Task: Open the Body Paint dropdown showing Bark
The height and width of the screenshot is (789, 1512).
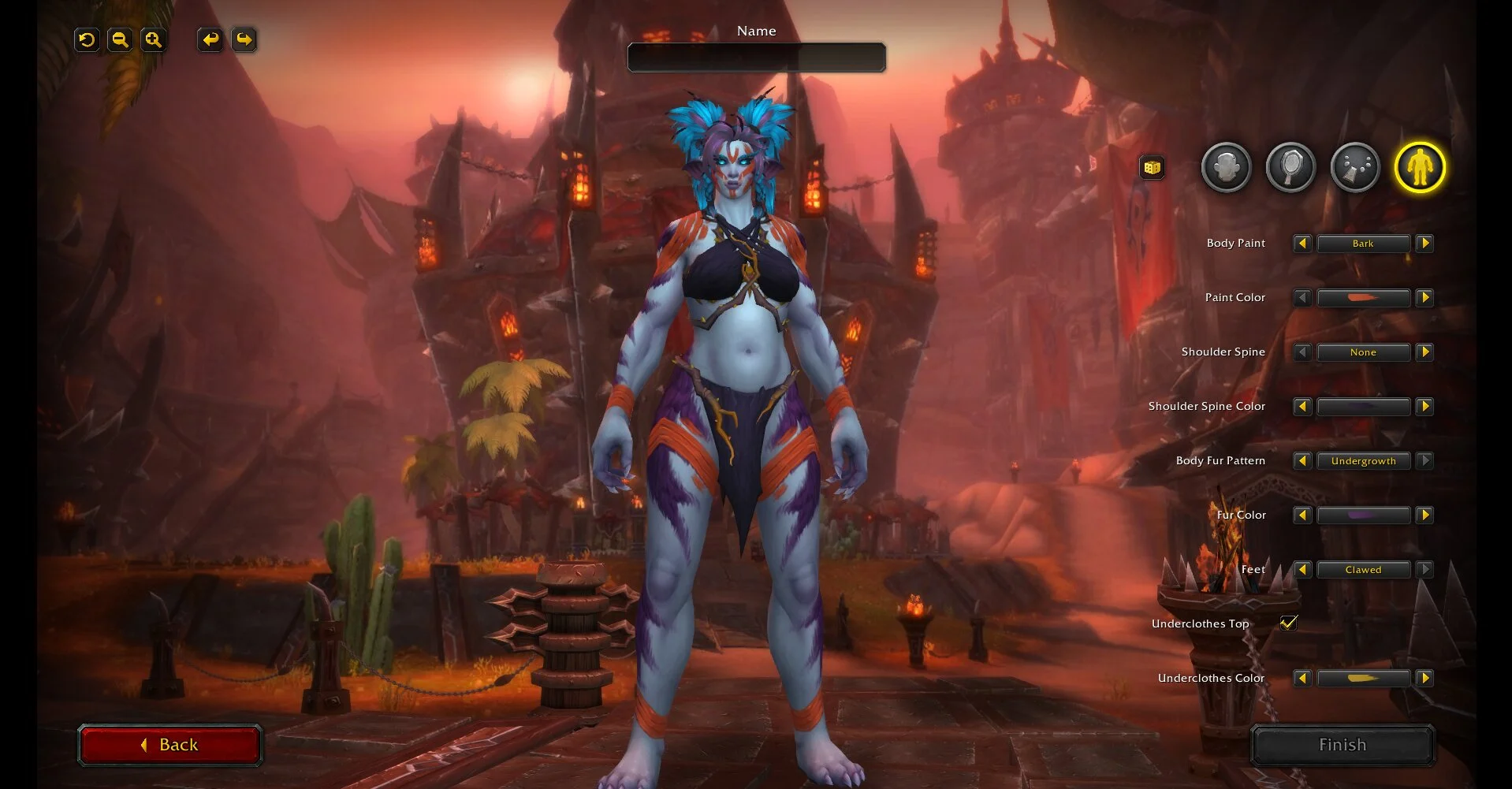Action: 1363,244
